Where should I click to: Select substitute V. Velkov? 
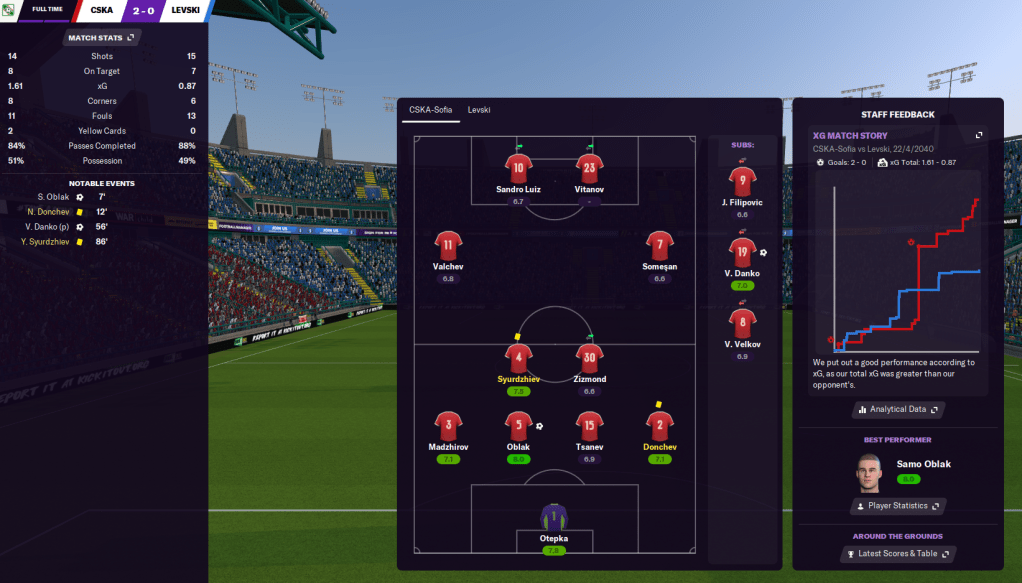click(742, 323)
